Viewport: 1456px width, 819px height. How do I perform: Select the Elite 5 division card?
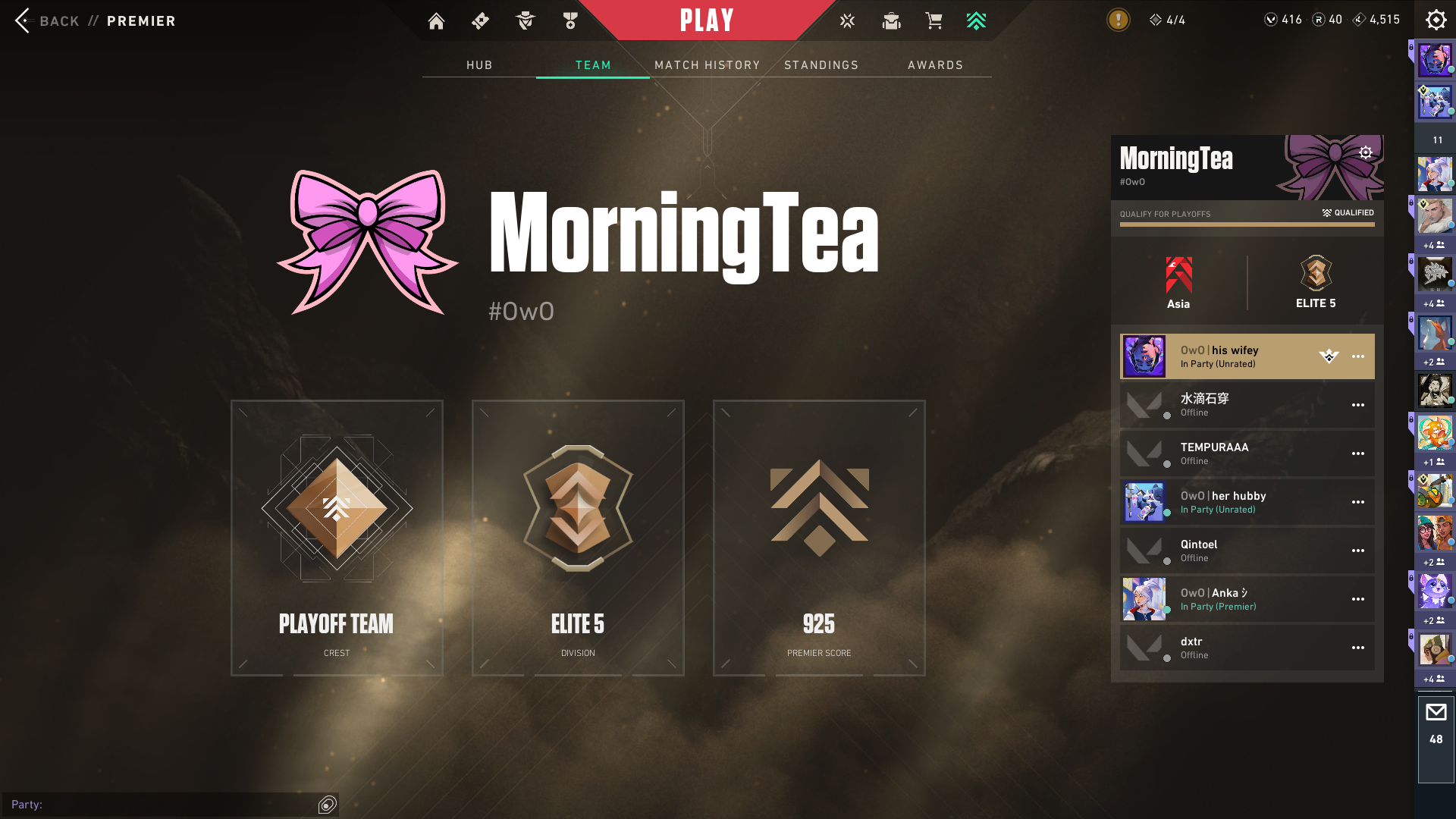578,538
